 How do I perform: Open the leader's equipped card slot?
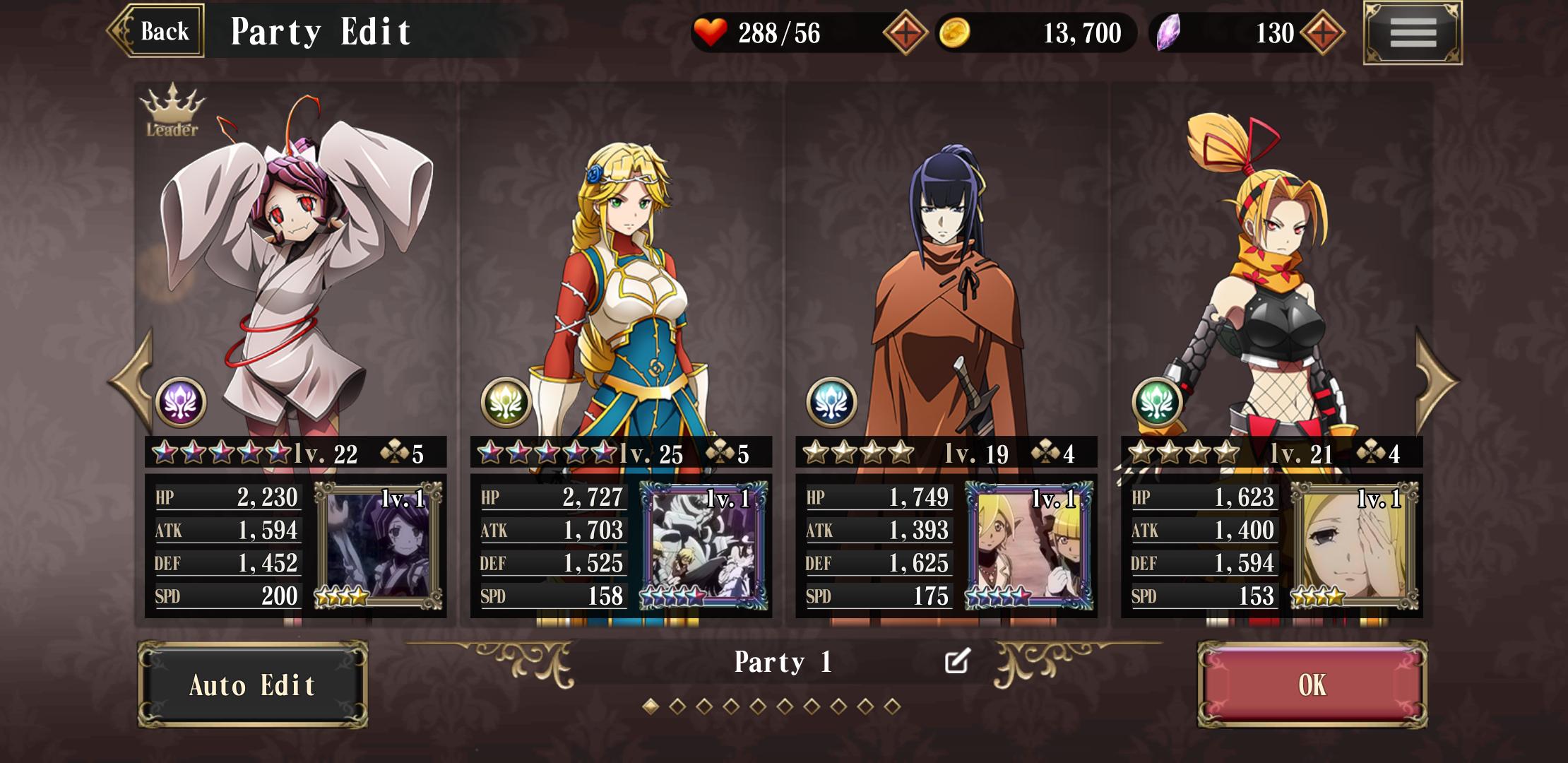coord(379,545)
